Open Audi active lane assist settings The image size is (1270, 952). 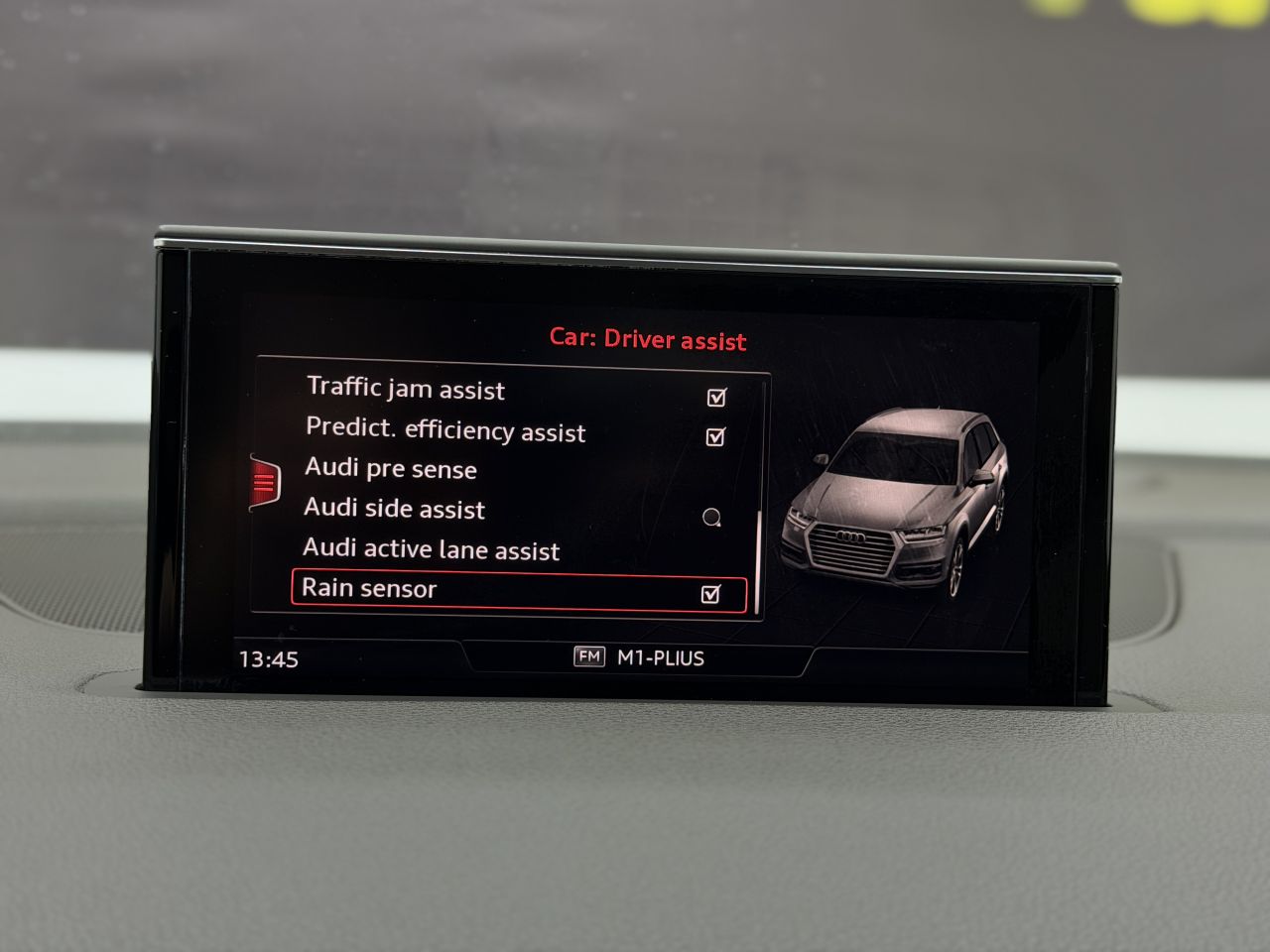pos(432,549)
